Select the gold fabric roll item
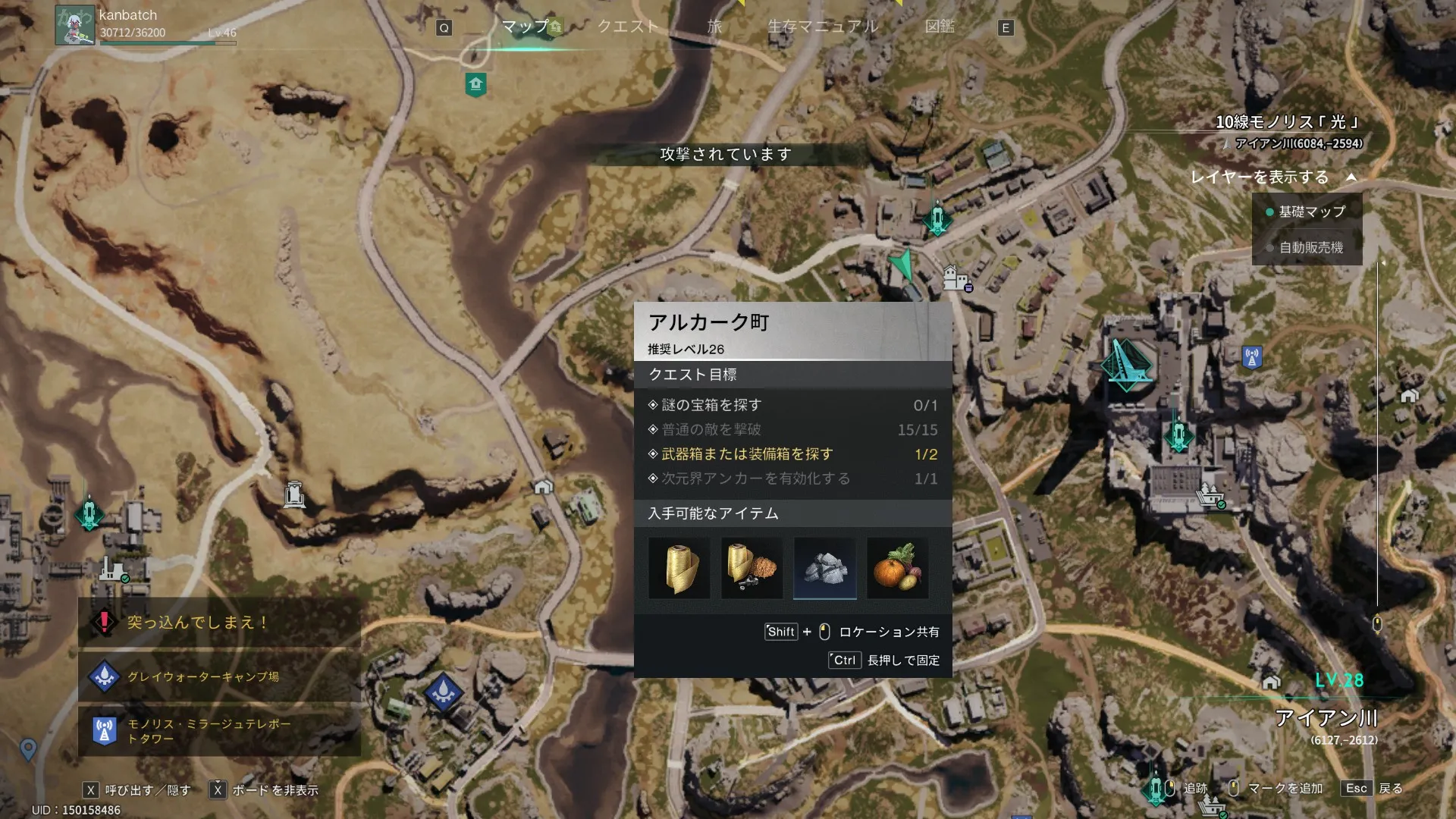 pyautogui.click(x=679, y=569)
